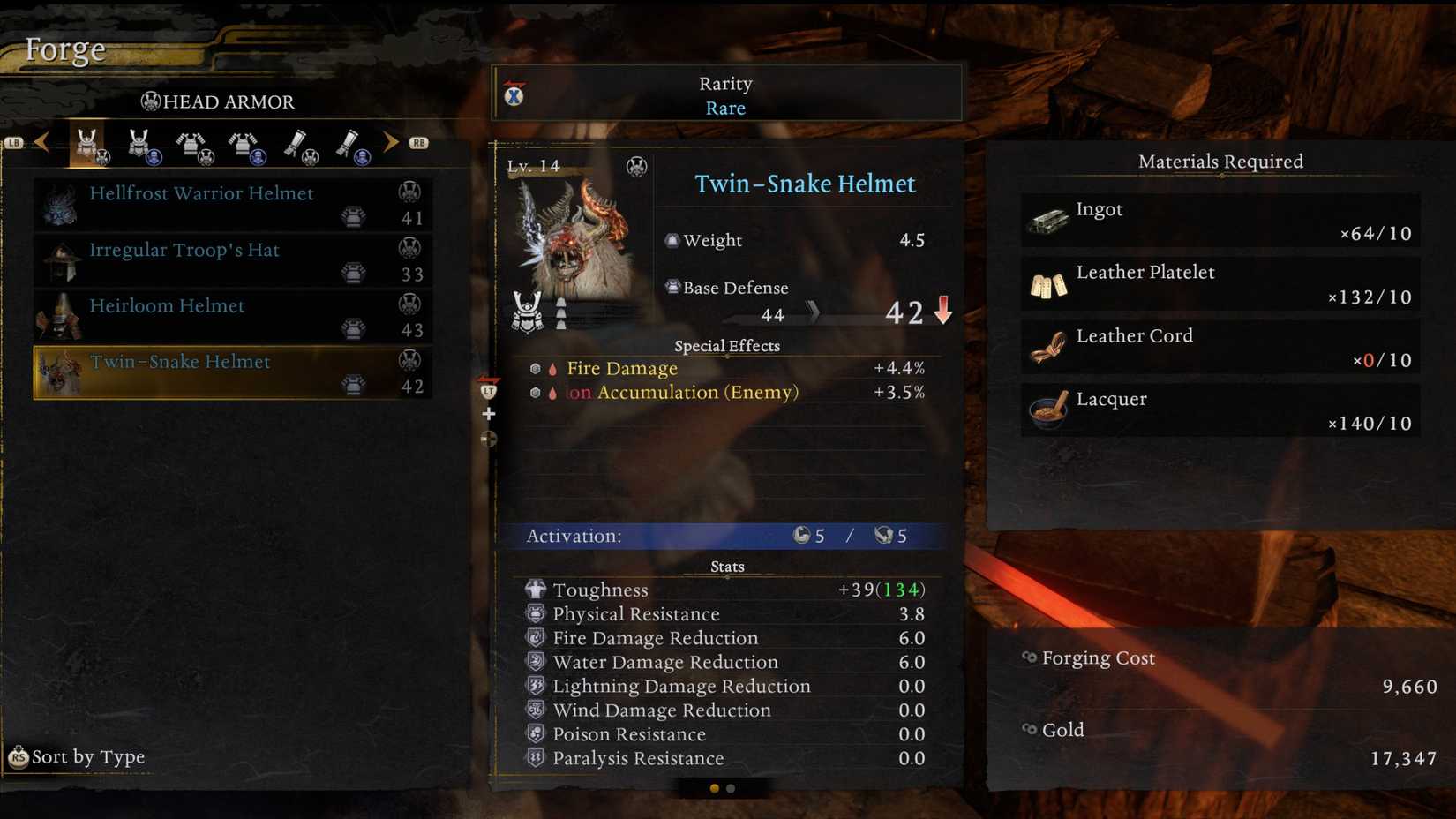
Task: Expand next armor categories with right arrow
Action: coord(391,142)
